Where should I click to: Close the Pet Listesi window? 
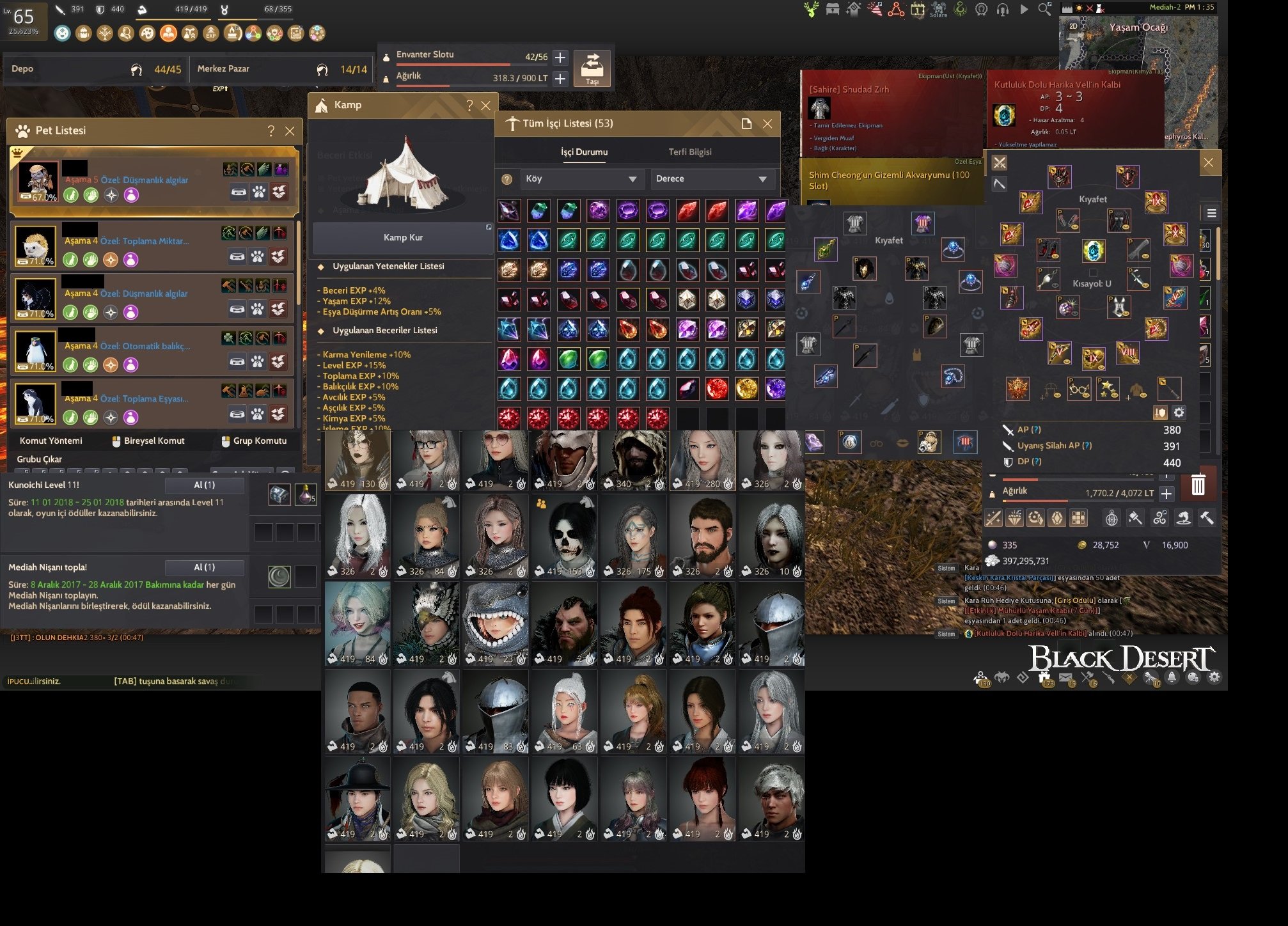[290, 131]
